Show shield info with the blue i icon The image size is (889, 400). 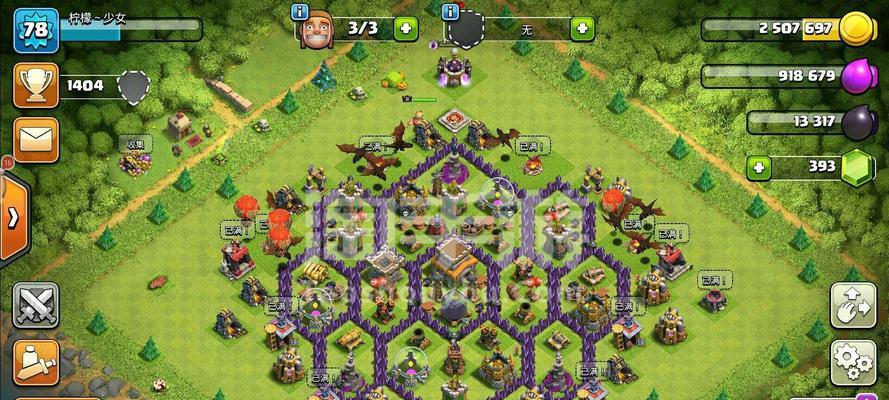click(450, 12)
